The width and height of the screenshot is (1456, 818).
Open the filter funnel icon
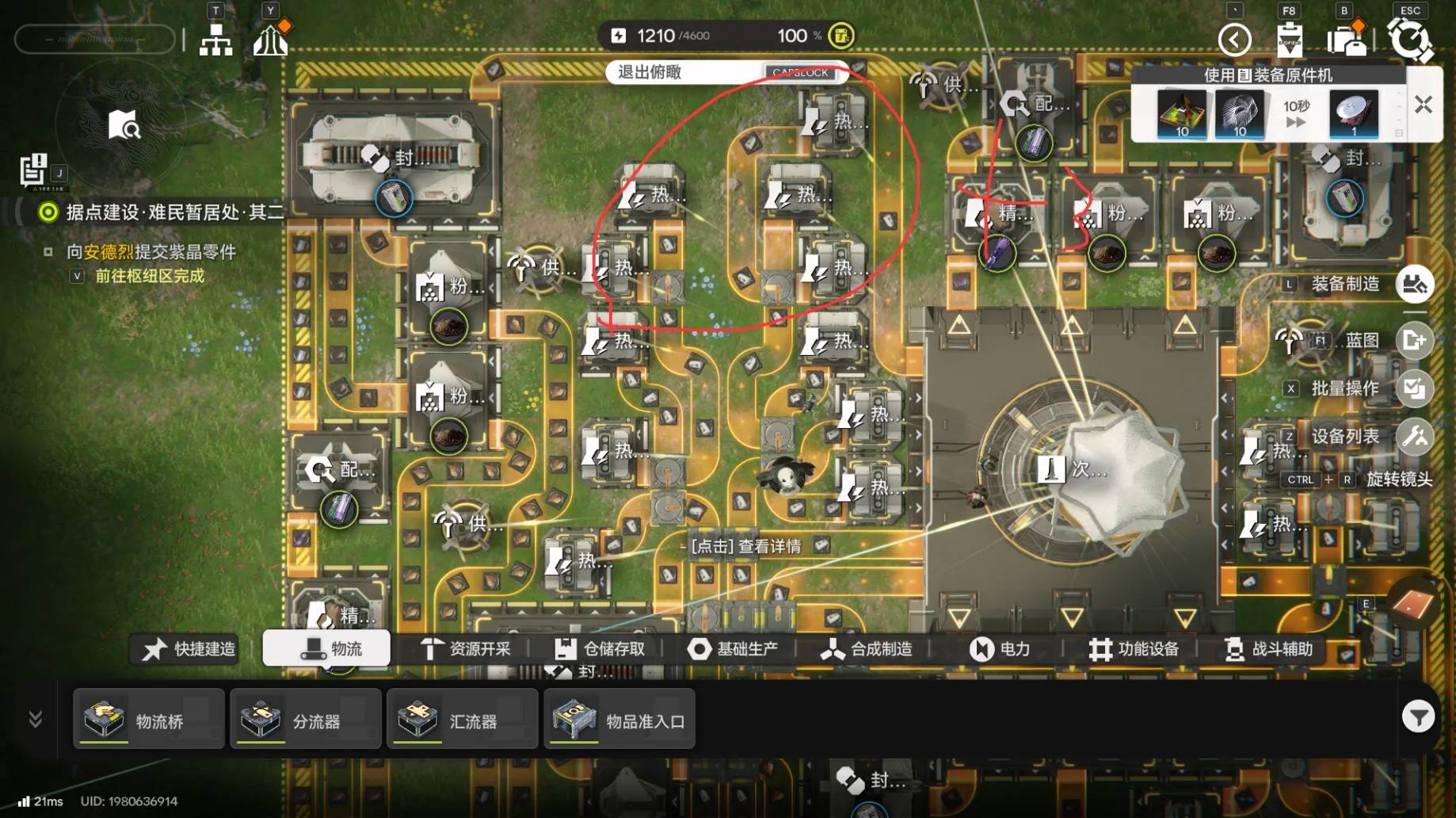[1418, 717]
